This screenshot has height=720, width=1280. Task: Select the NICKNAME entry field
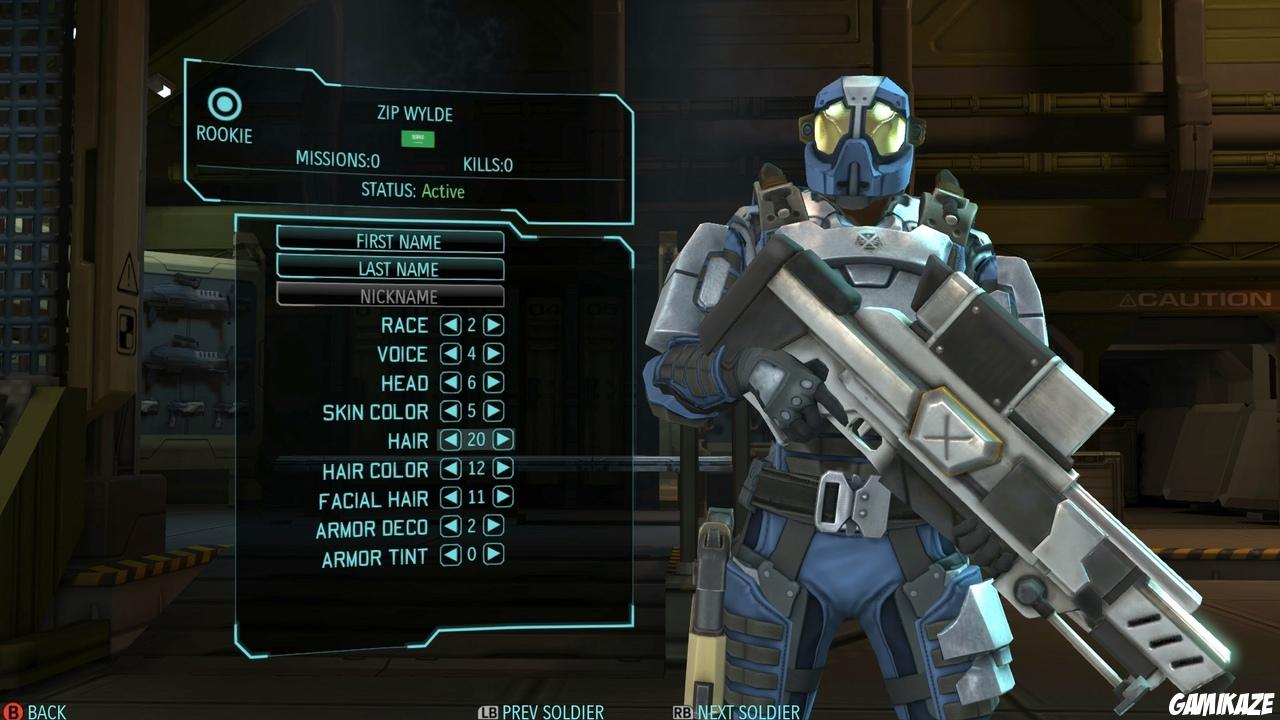[x=399, y=297]
